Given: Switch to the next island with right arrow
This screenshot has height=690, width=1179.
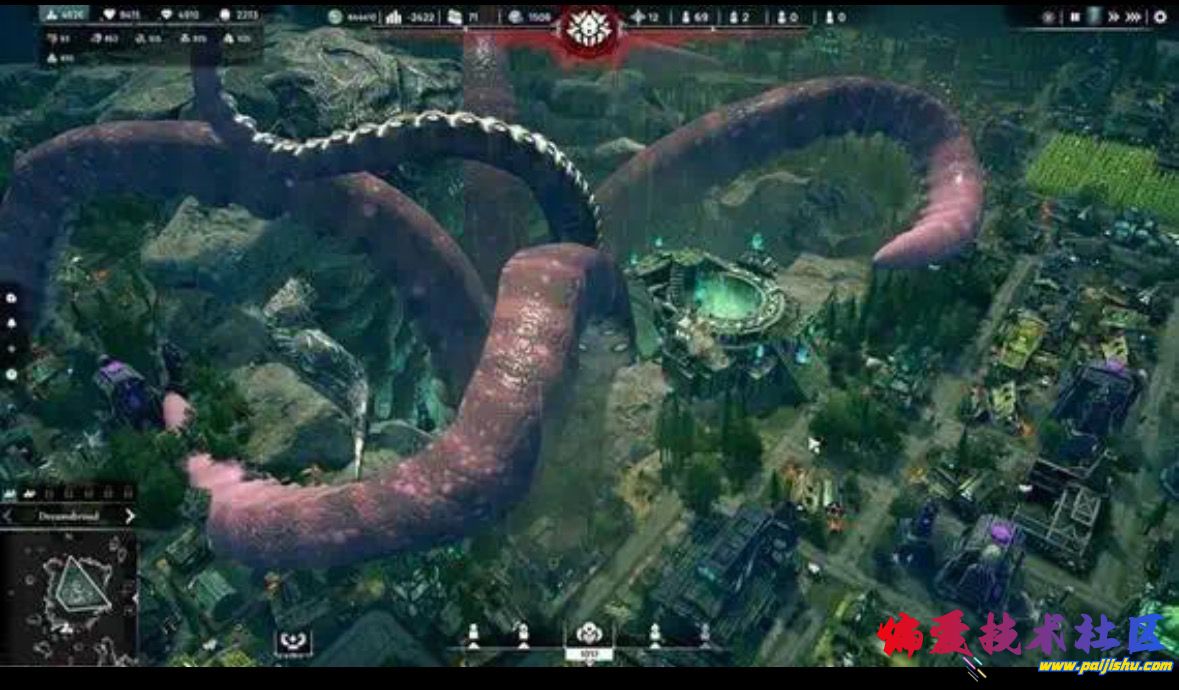Looking at the screenshot, I should click(130, 516).
